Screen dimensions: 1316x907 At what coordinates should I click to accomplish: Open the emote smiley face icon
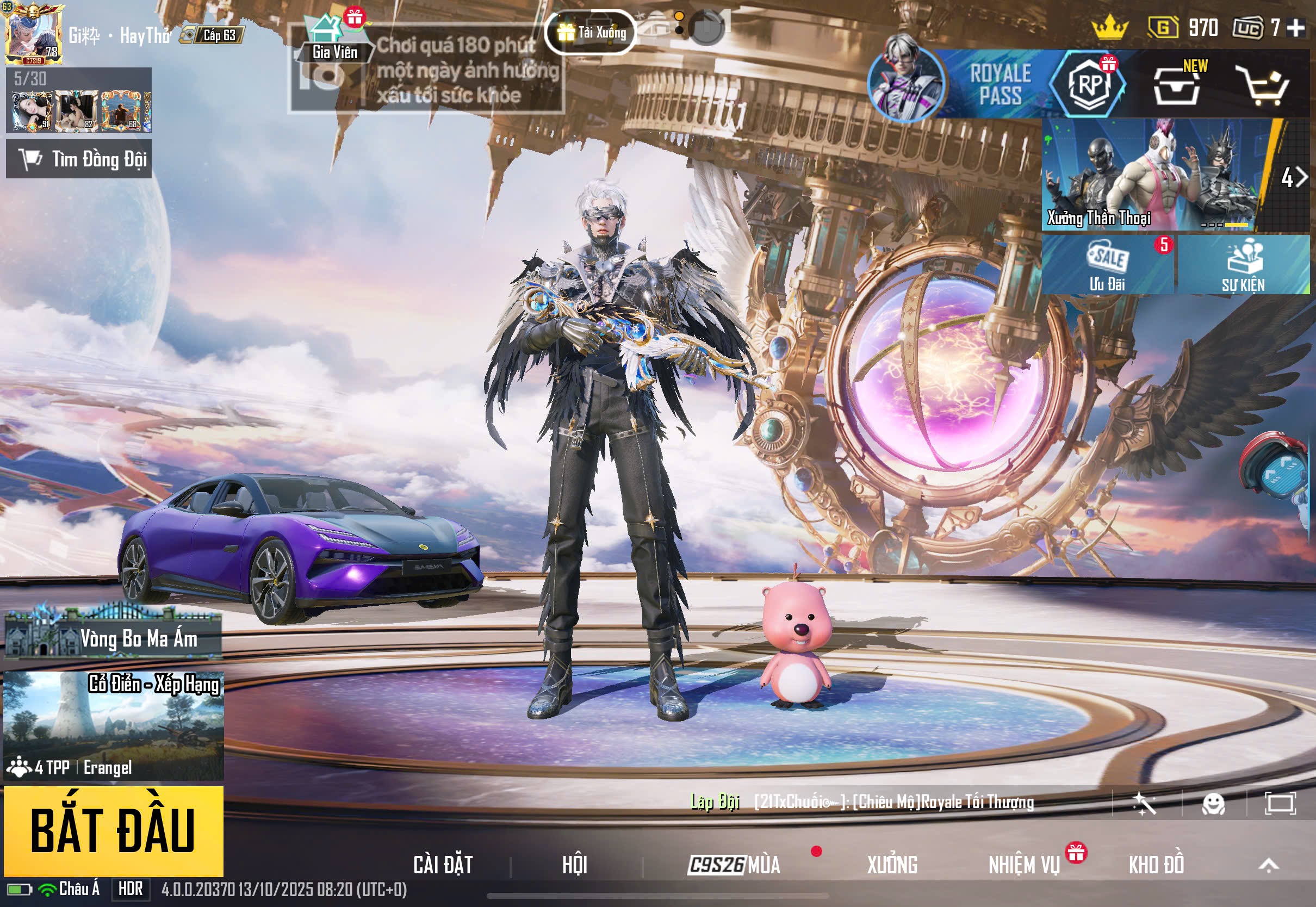pos(1213,804)
